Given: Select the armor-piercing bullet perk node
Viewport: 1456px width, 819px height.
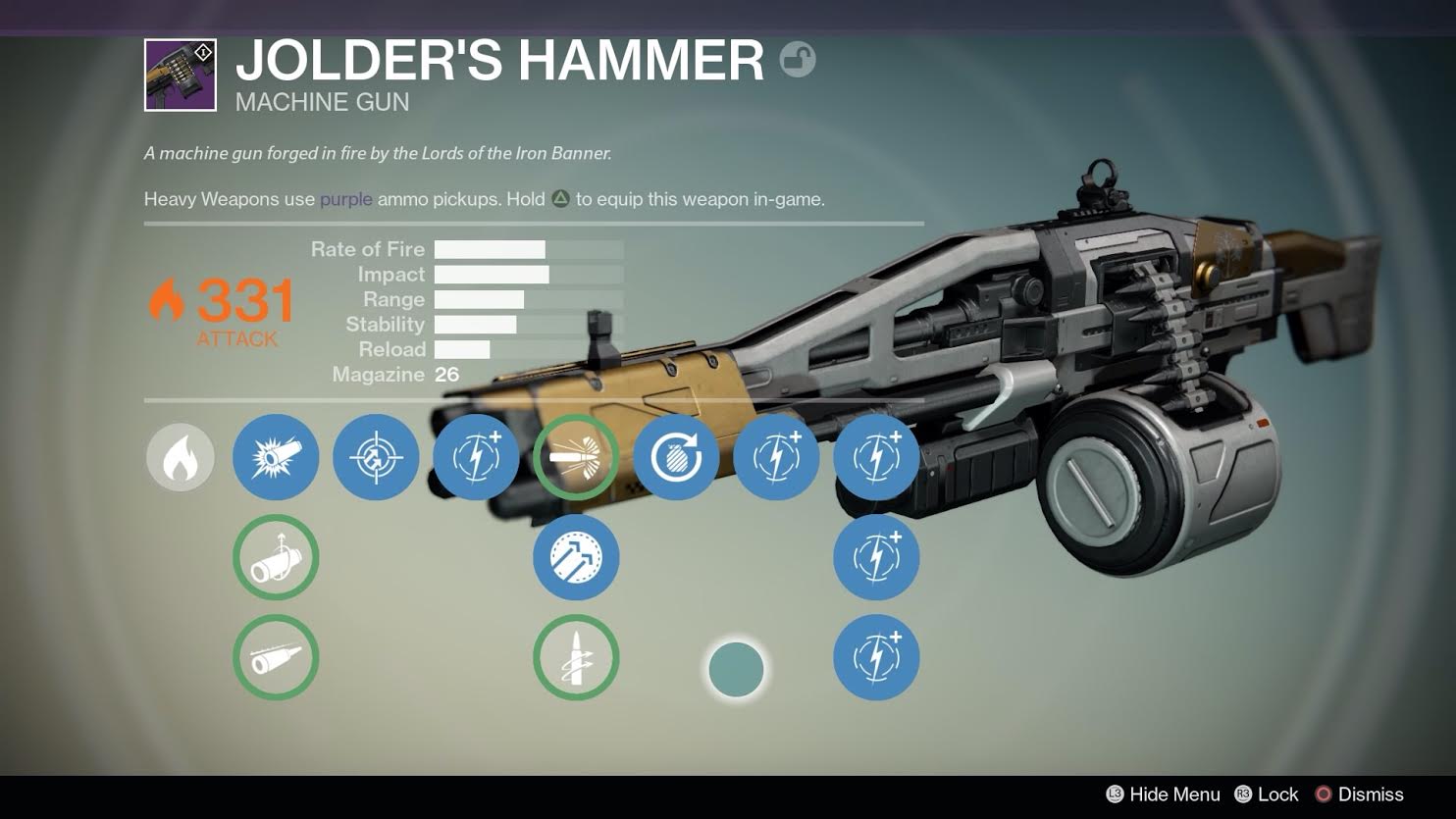Looking at the screenshot, I should pyautogui.click(x=576, y=657).
